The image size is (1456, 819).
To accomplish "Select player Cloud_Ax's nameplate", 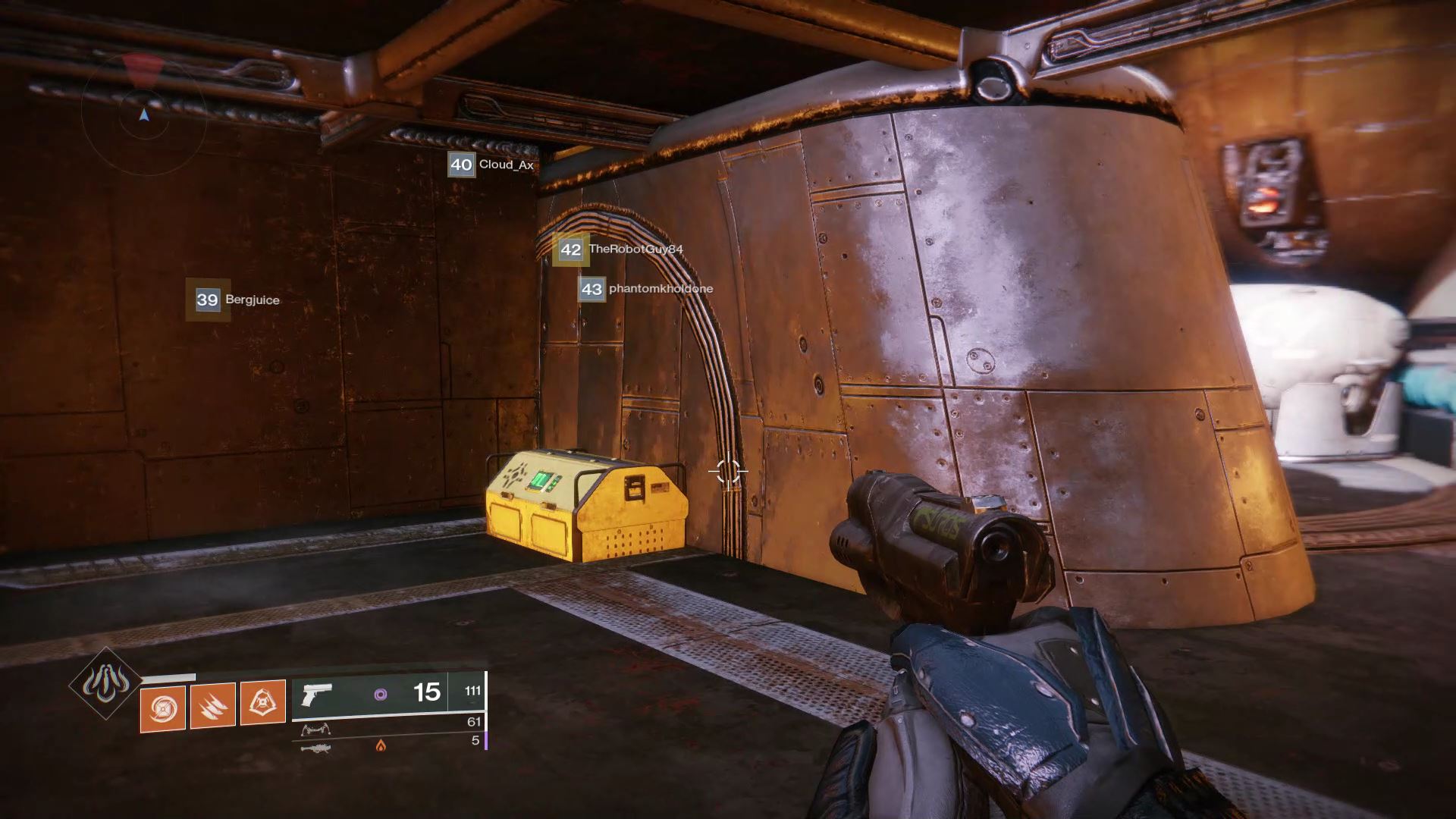I will pos(492,165).
